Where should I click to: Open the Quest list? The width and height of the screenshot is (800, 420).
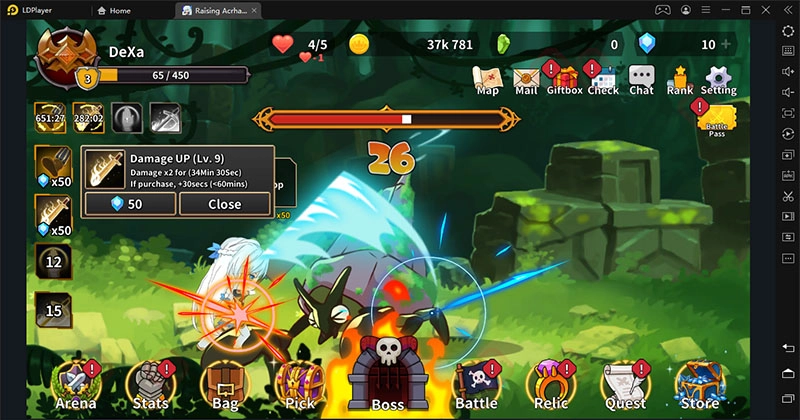624,385
